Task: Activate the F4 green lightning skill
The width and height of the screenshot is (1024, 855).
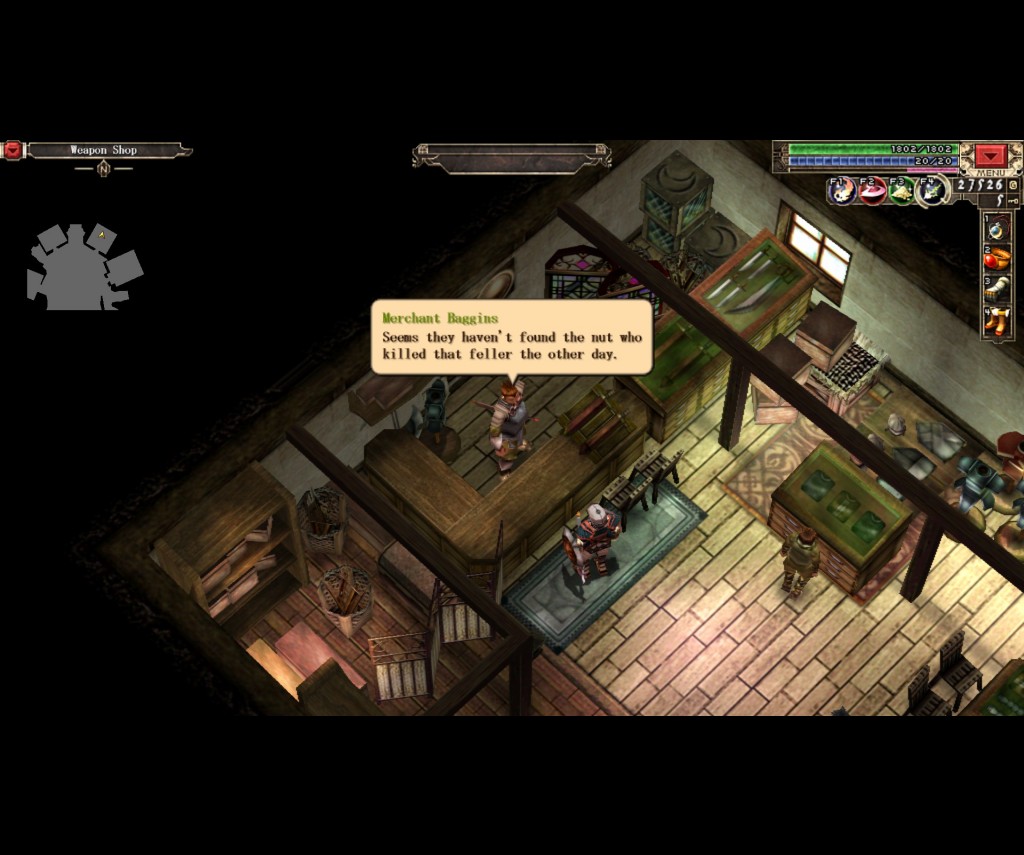Action: (x=933, y=189)
